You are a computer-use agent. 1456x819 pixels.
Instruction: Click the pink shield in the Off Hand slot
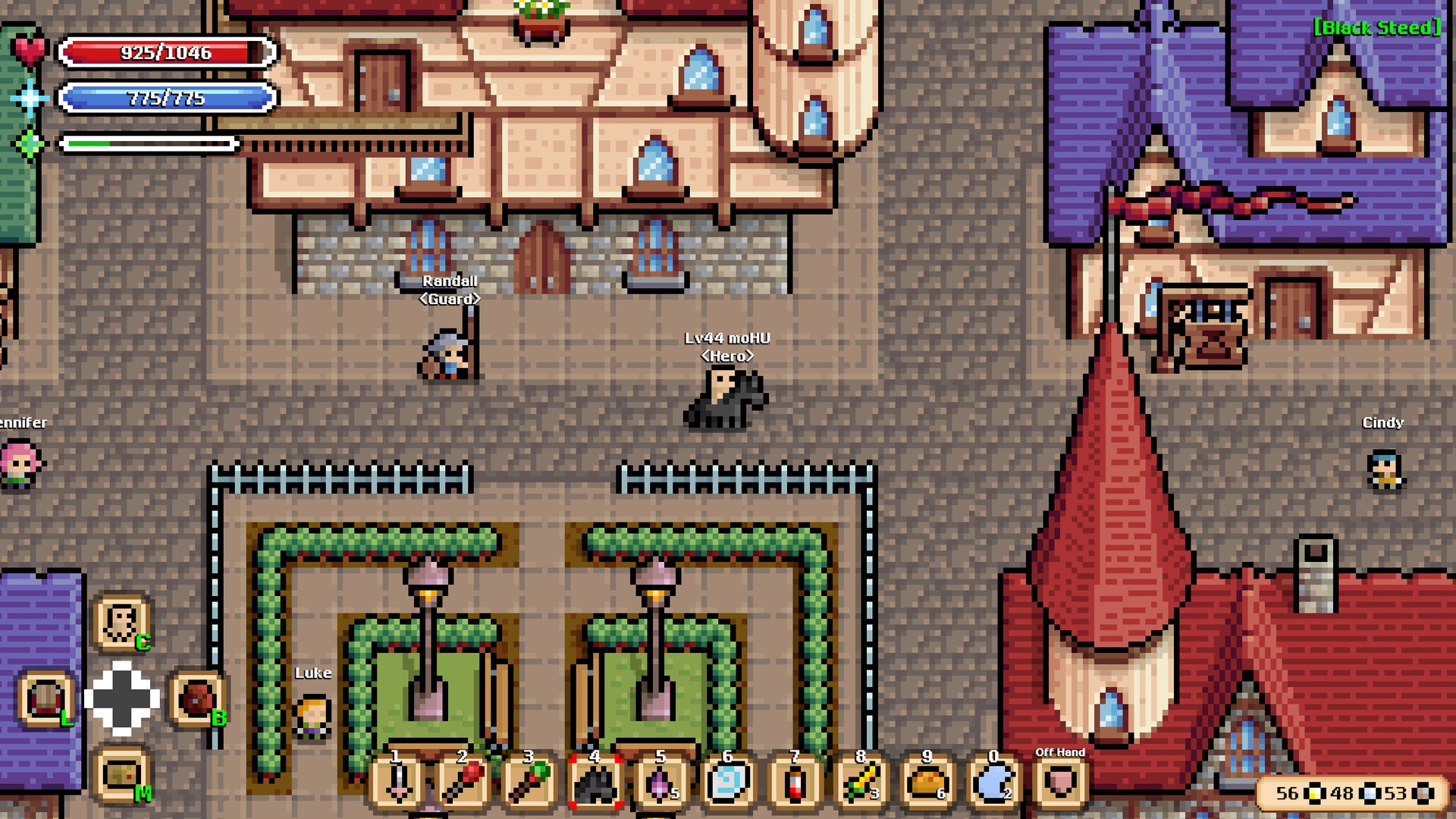point(1059,783)
